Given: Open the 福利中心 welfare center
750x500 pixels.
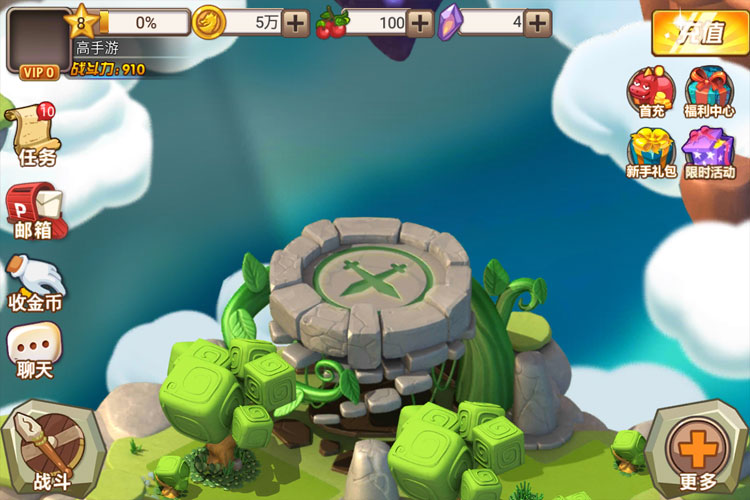Looking at the screenshot, I should click(x=710, y=93).
